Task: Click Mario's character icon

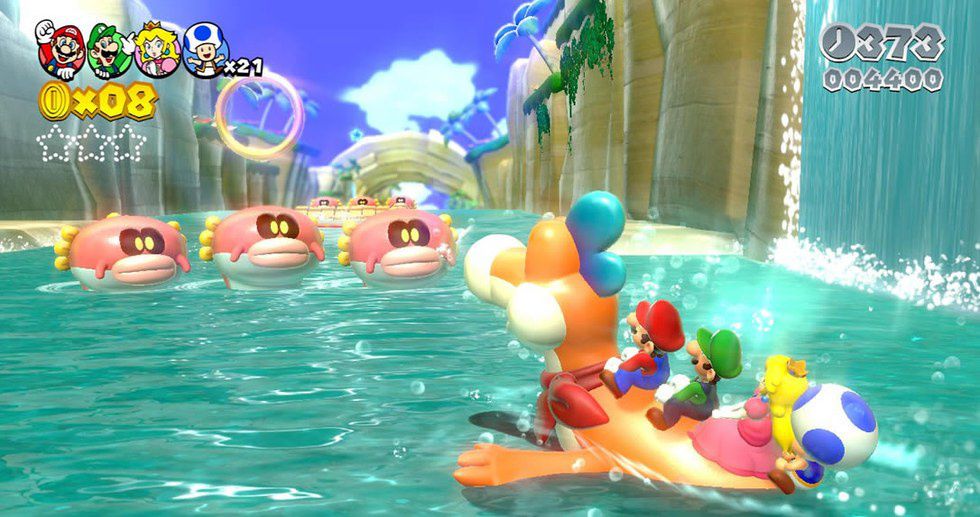Action: pyautogui.click(x=59, y=49)
